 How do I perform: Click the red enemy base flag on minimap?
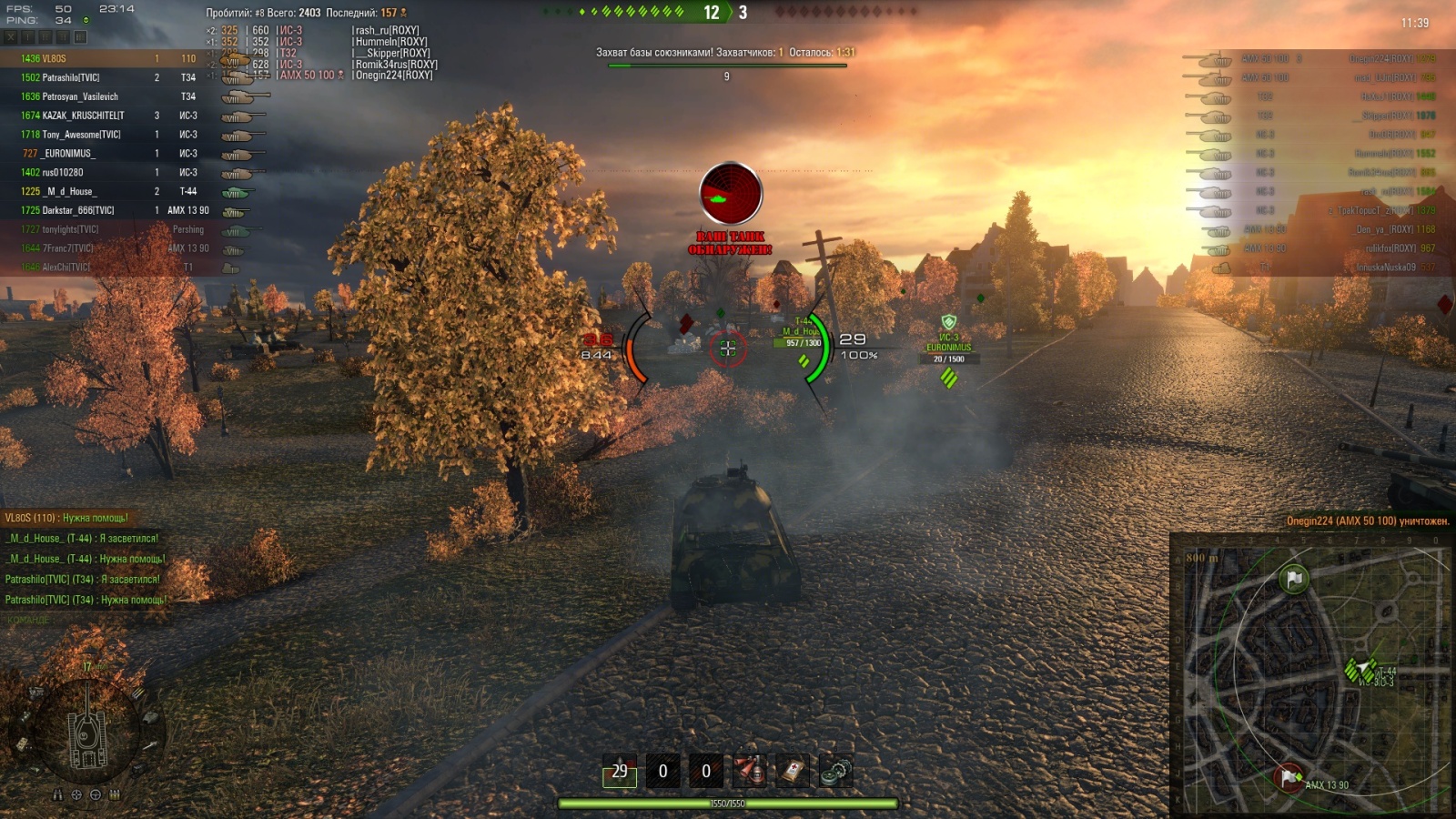(1288, 778)
